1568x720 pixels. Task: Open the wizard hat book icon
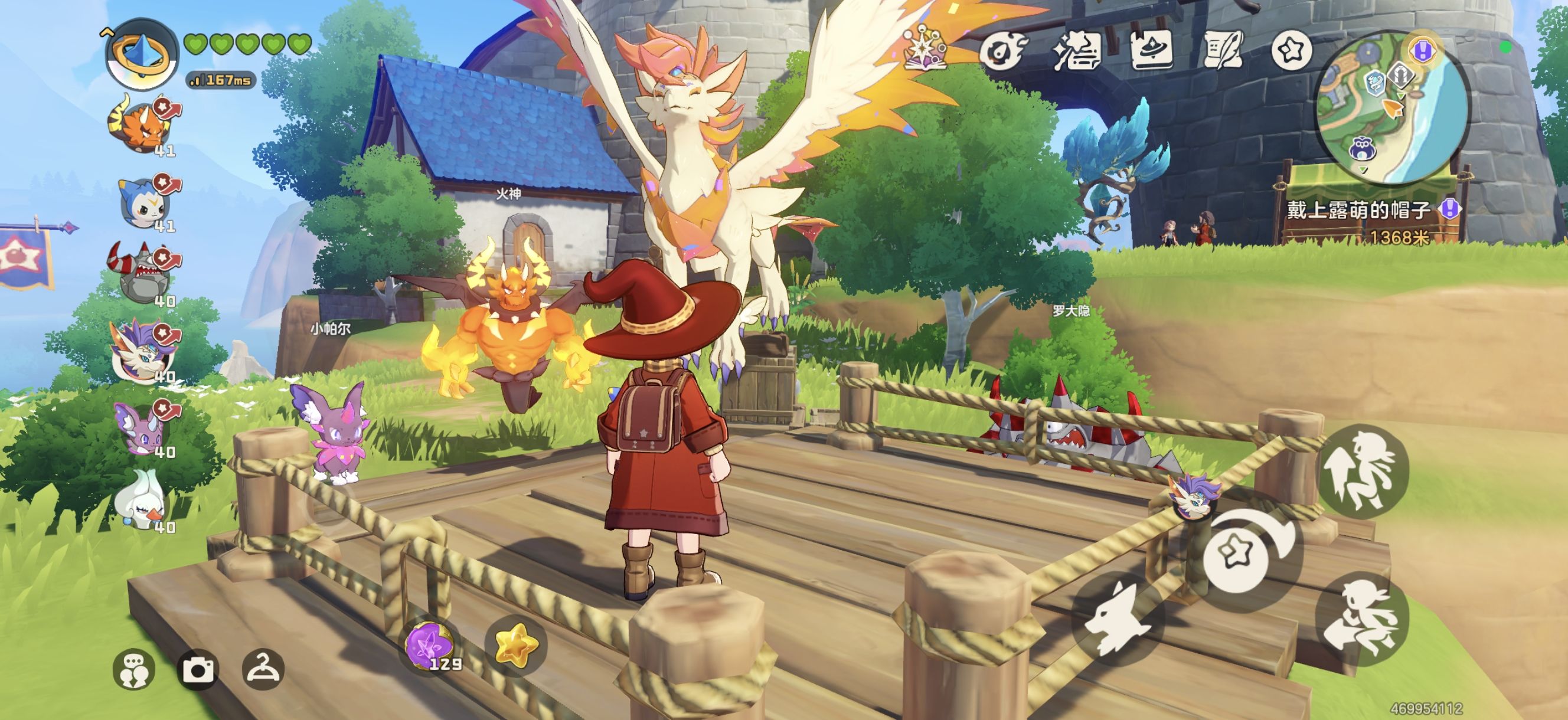1152,50
